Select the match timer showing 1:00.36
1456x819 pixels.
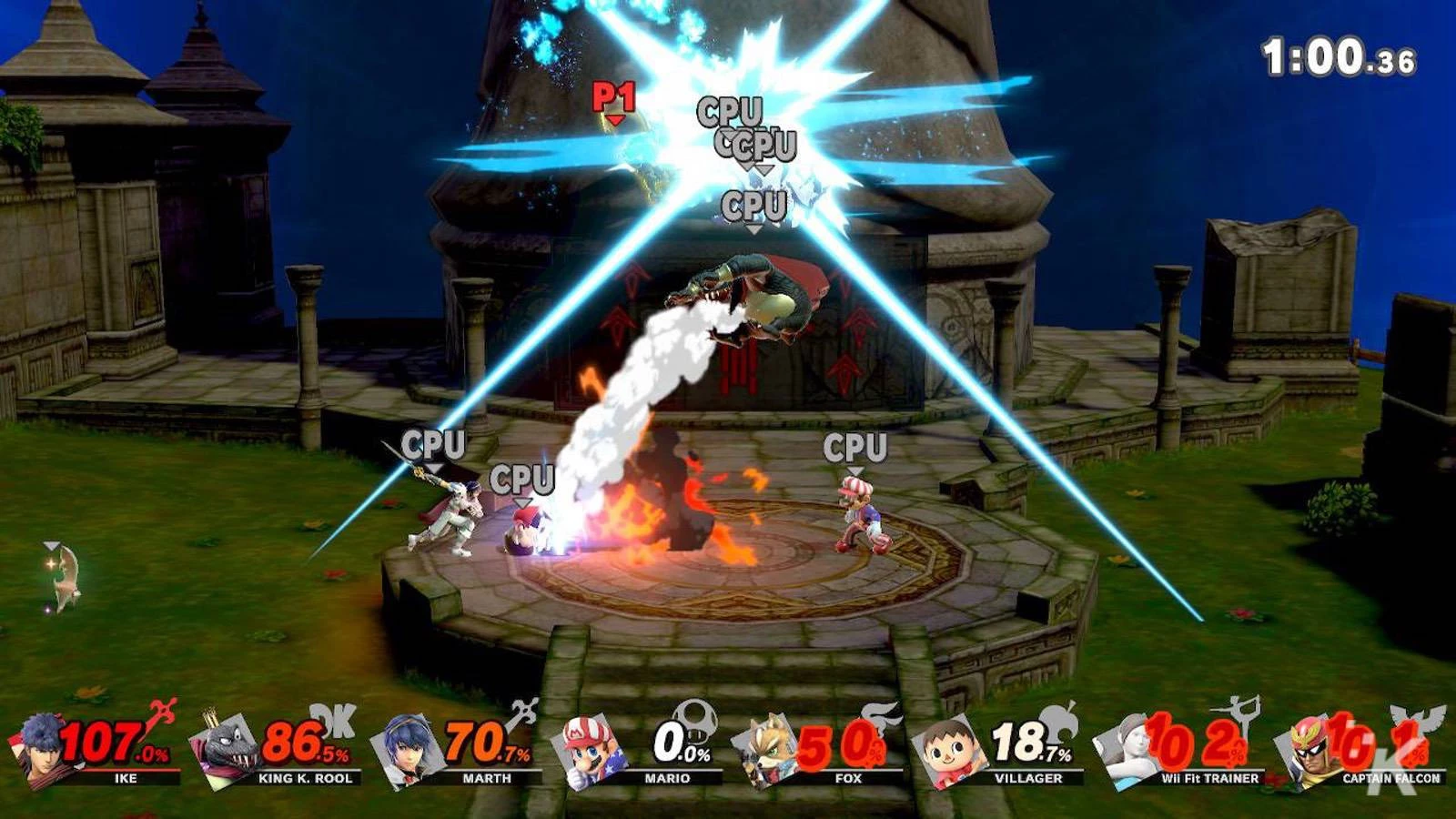(1334, 52)
